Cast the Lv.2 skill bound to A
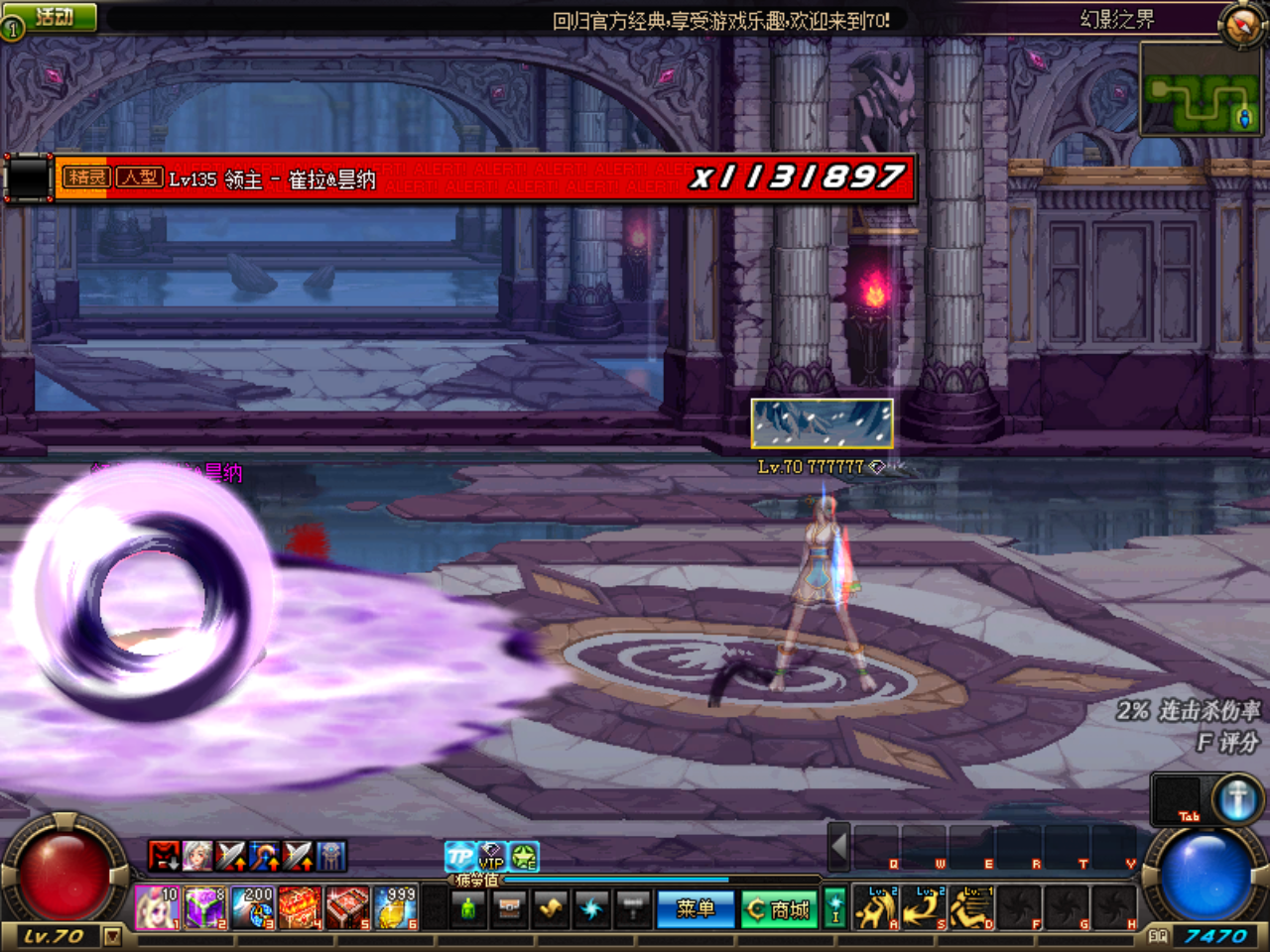This screenshot has height=952, width=1270. point(875,907)
